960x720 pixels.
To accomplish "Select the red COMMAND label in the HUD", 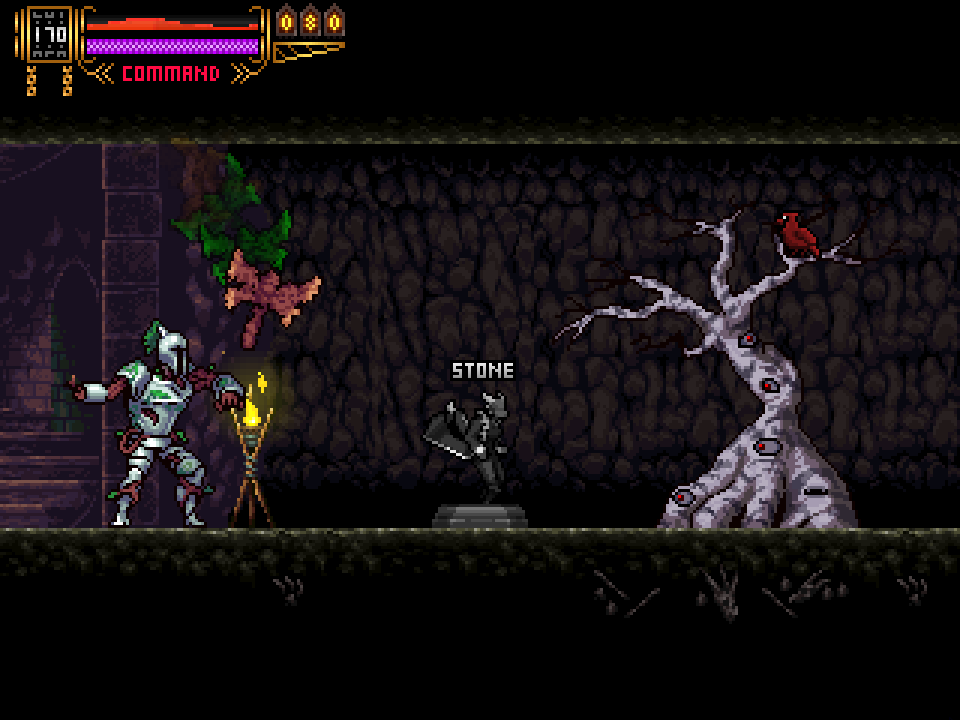I will pos(171,74).
